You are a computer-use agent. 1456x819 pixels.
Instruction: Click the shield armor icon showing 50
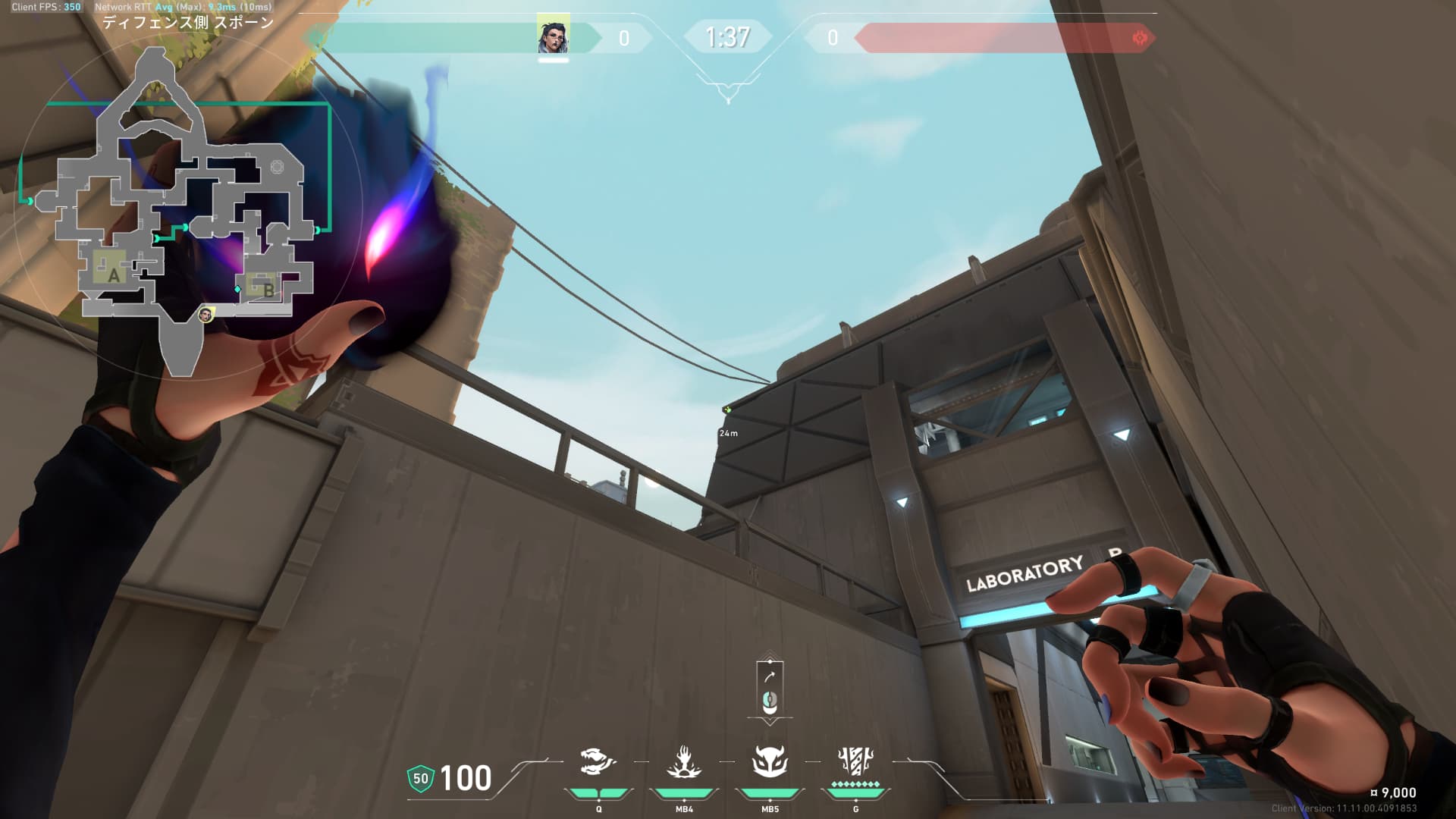[x=420, y=778]
